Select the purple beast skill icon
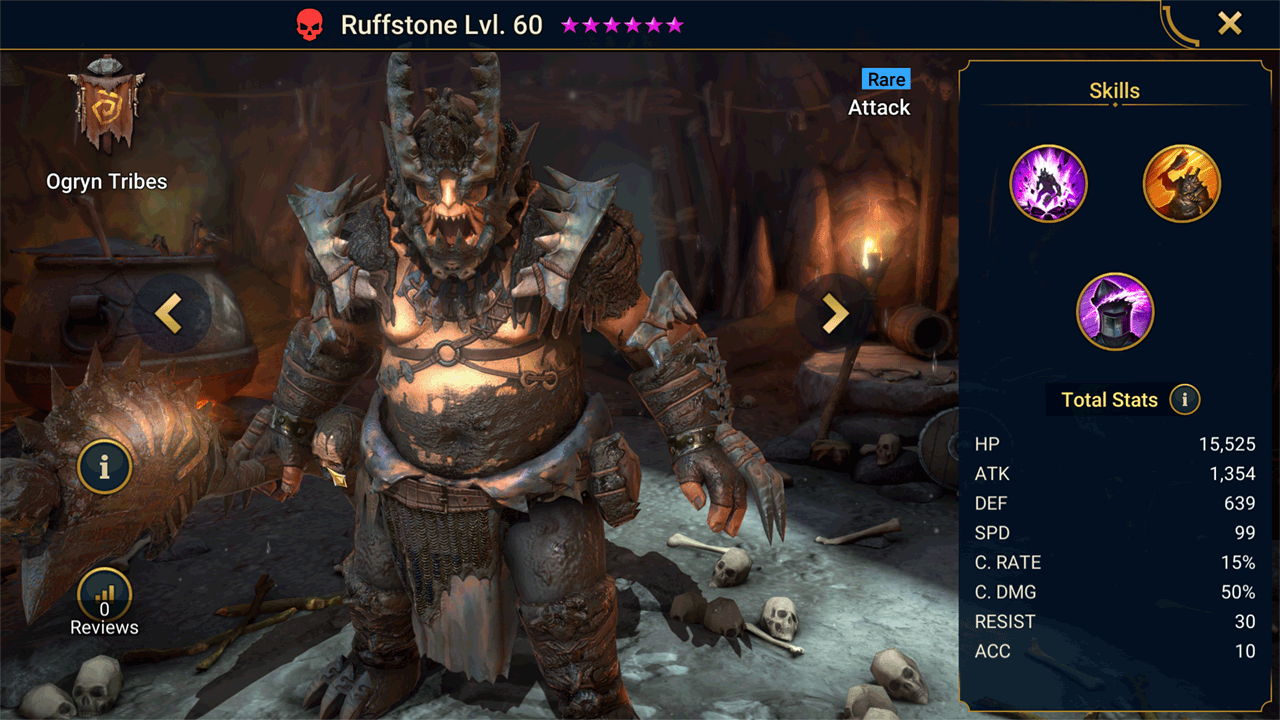This screenshot has width=1280, height=720. [1048, 184]
